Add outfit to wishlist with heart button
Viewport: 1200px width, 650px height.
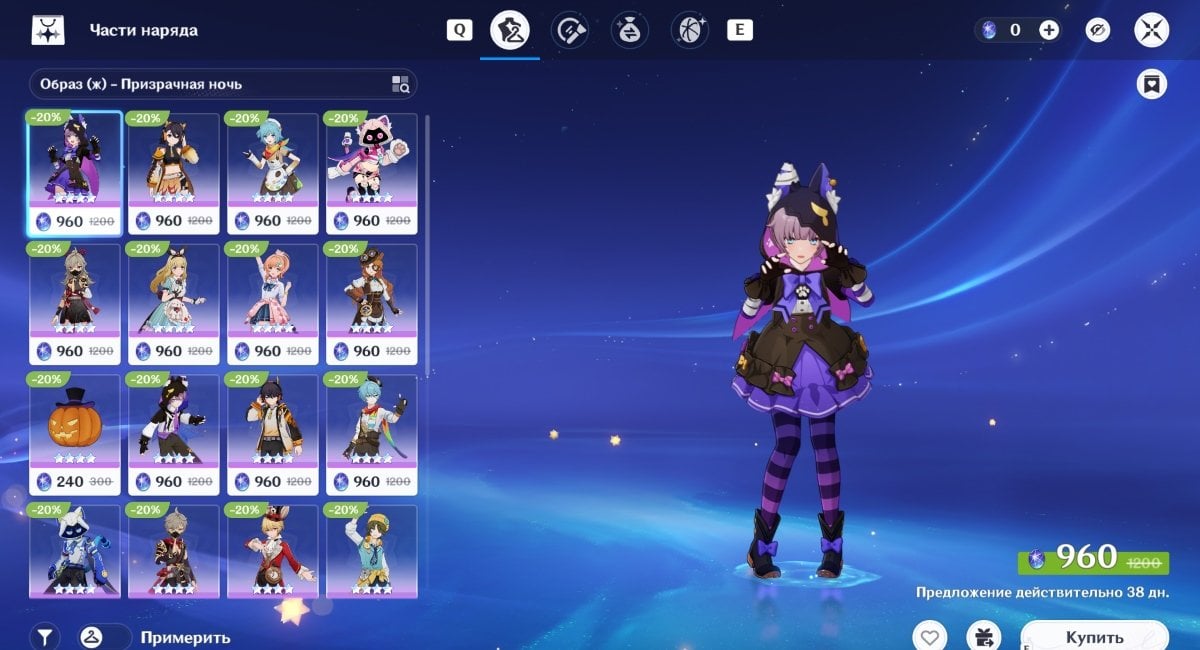pos(930,636)
